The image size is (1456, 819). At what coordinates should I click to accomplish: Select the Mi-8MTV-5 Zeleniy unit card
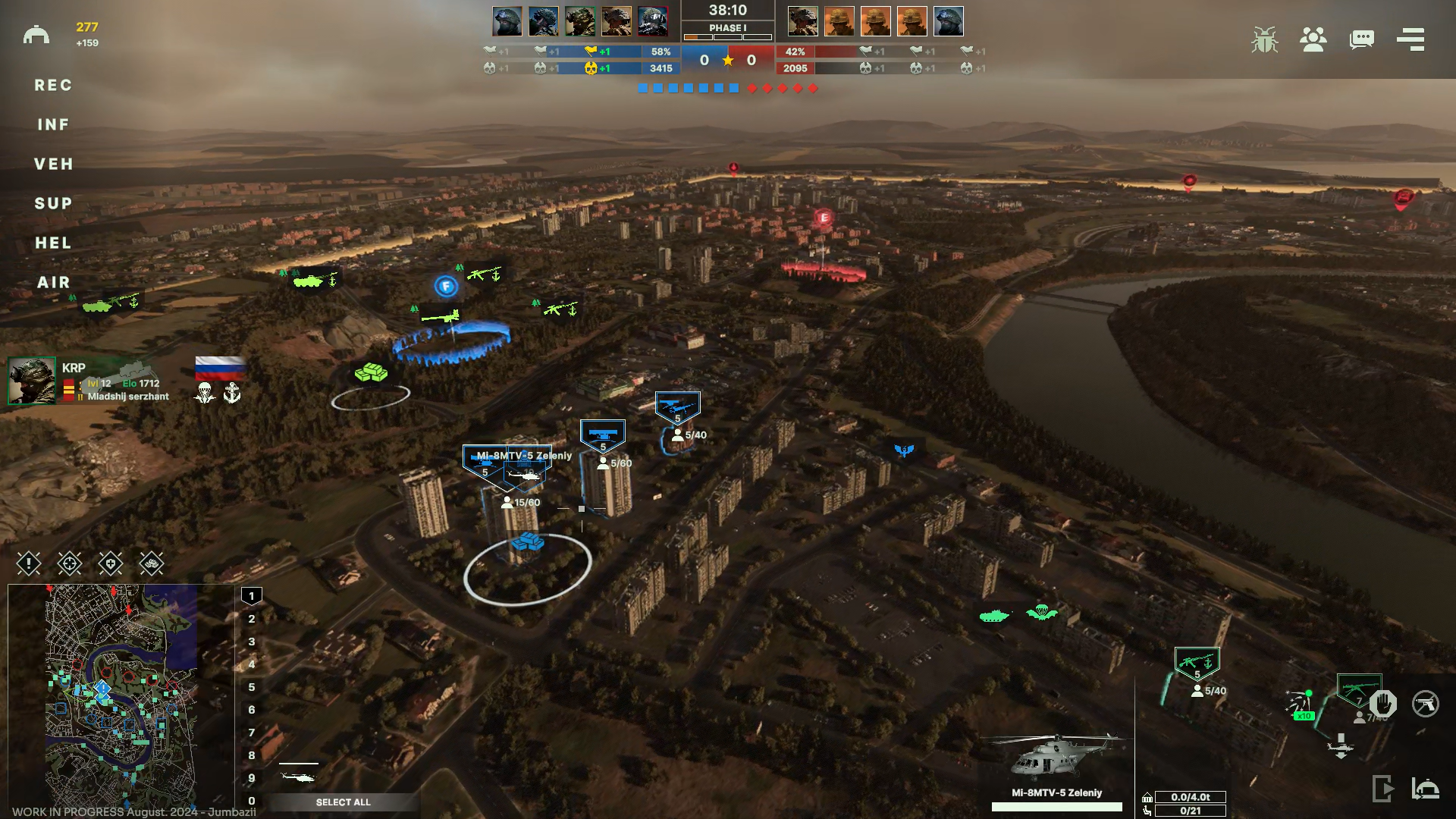(1056, 766)
